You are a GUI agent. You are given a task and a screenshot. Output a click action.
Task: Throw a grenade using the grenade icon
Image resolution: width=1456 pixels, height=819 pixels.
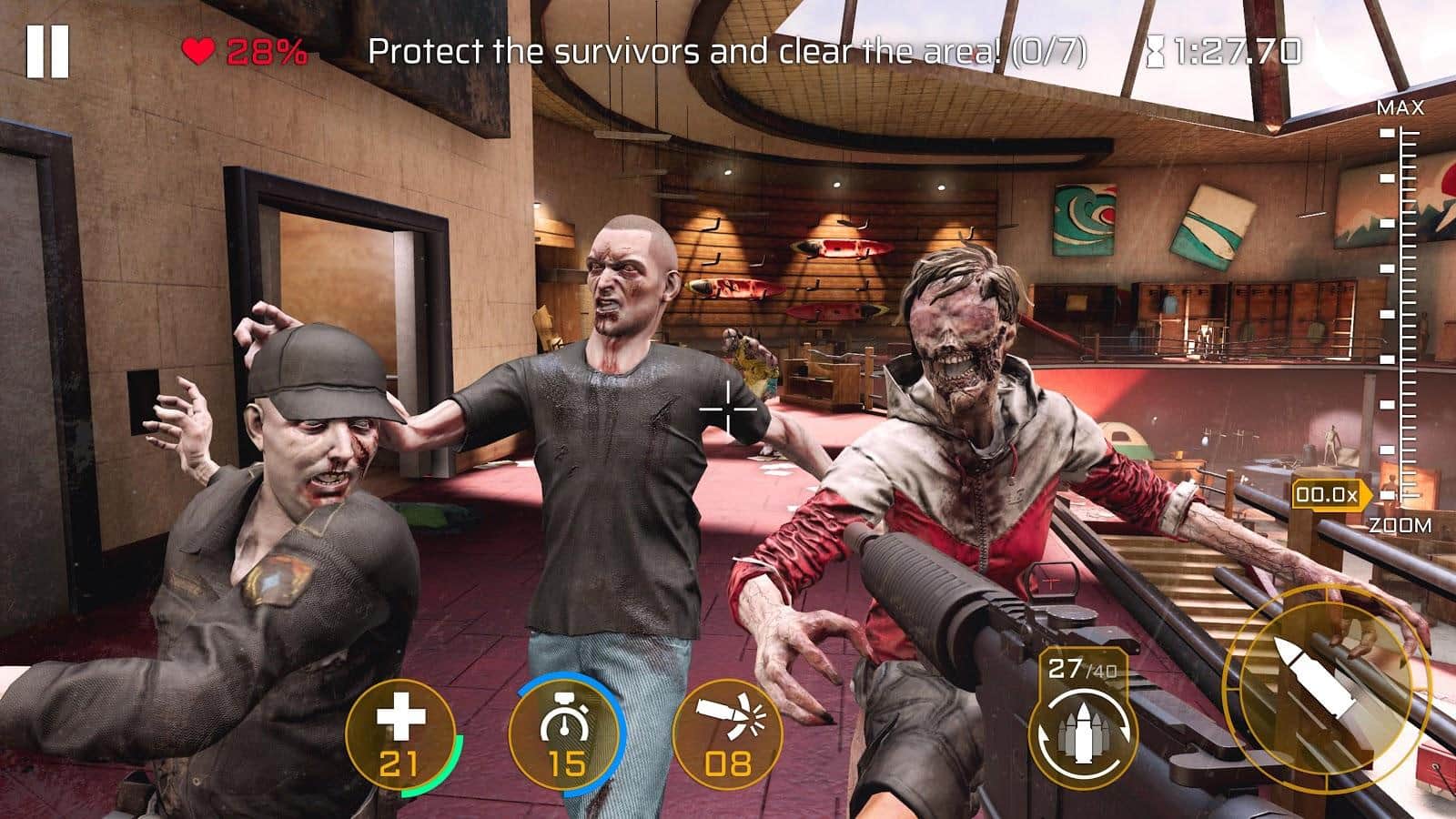pyautogui.click(x=728, y=735)
